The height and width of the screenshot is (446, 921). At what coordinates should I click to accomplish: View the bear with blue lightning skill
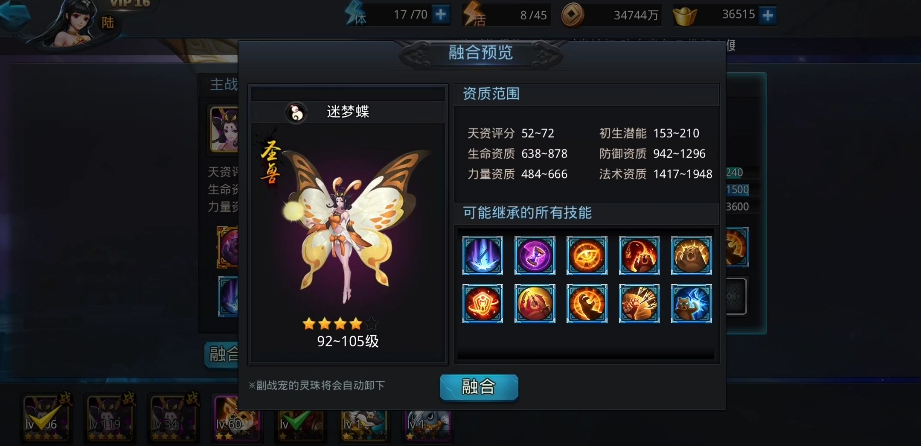pyautogui.click(x=691, y=302)
